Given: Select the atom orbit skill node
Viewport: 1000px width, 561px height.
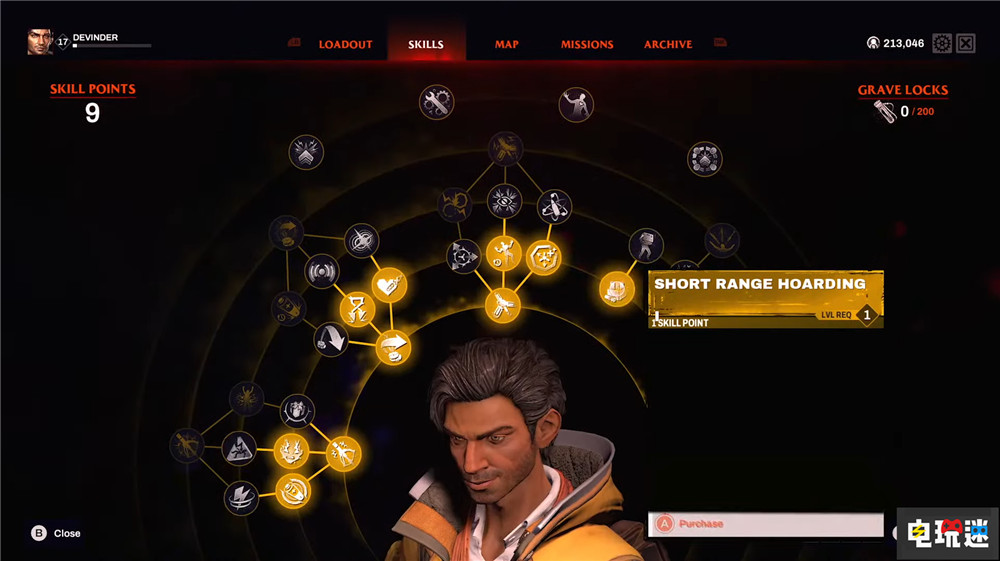Looking at the screenshot, I should coord(554,206).
